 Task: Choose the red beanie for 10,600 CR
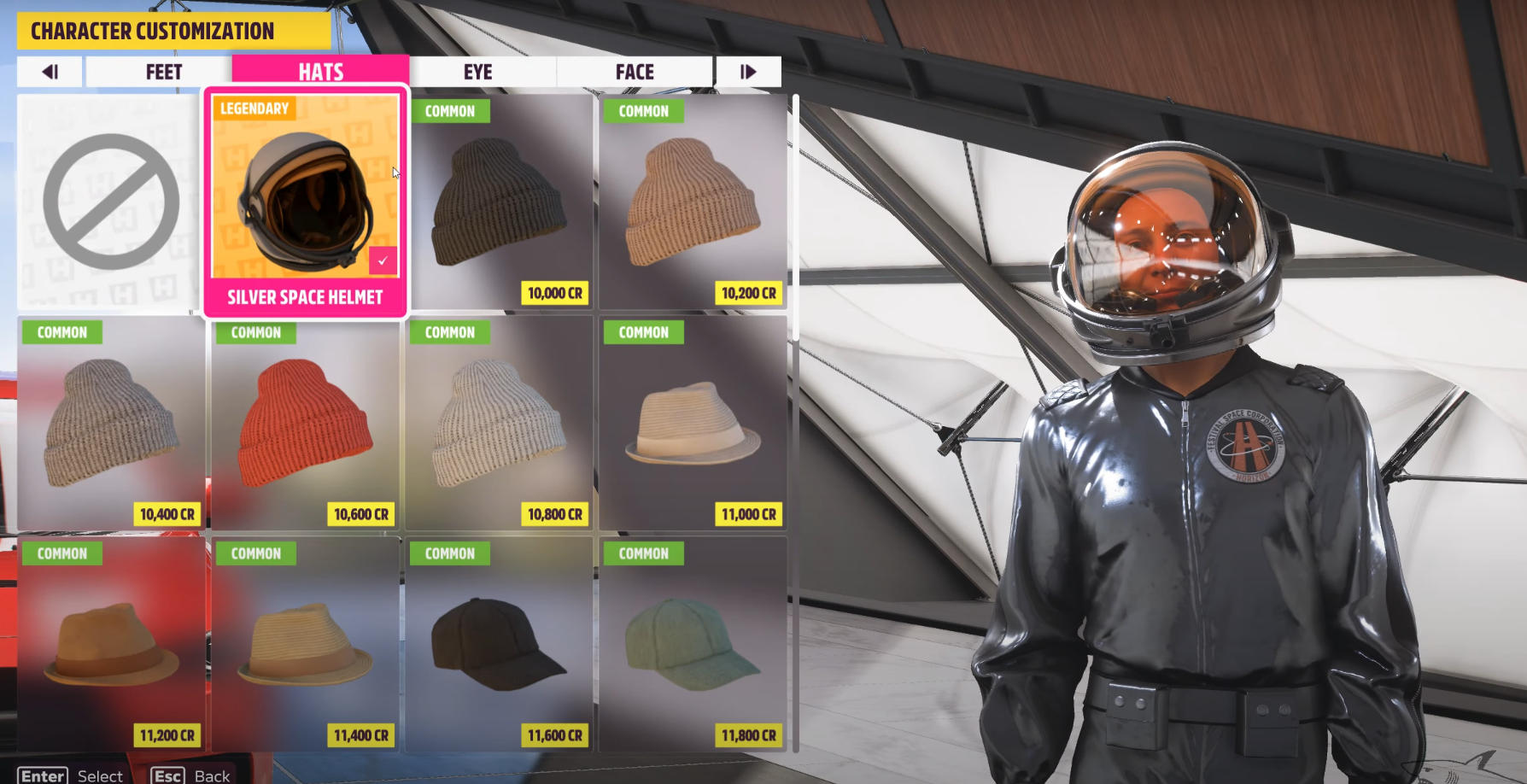tap(305, 423)
